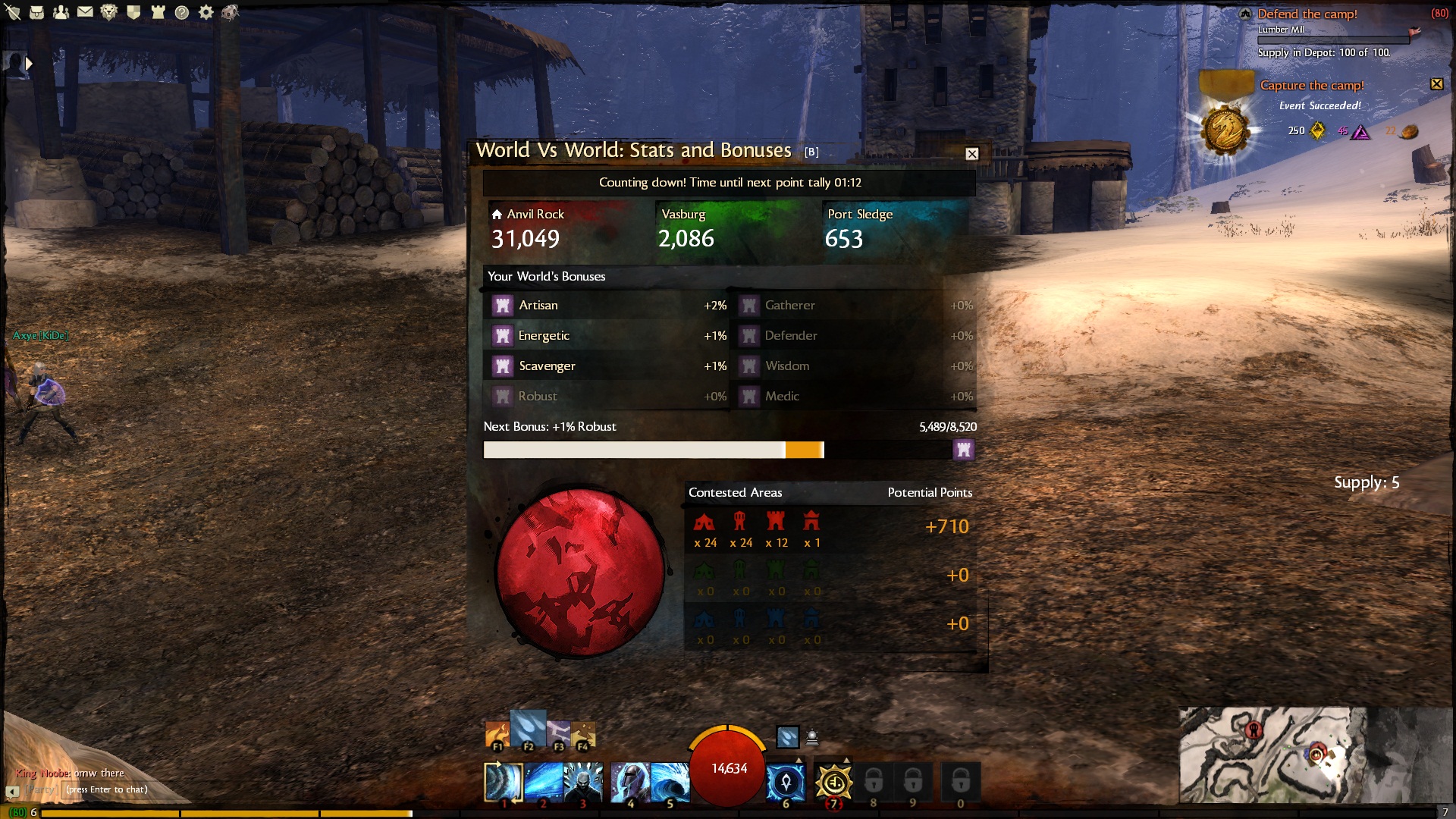Image resolution: width=1456 pixels, height=819 pixels.
Task: Activate the ice wave skill in slot 5
Action: 670,782
